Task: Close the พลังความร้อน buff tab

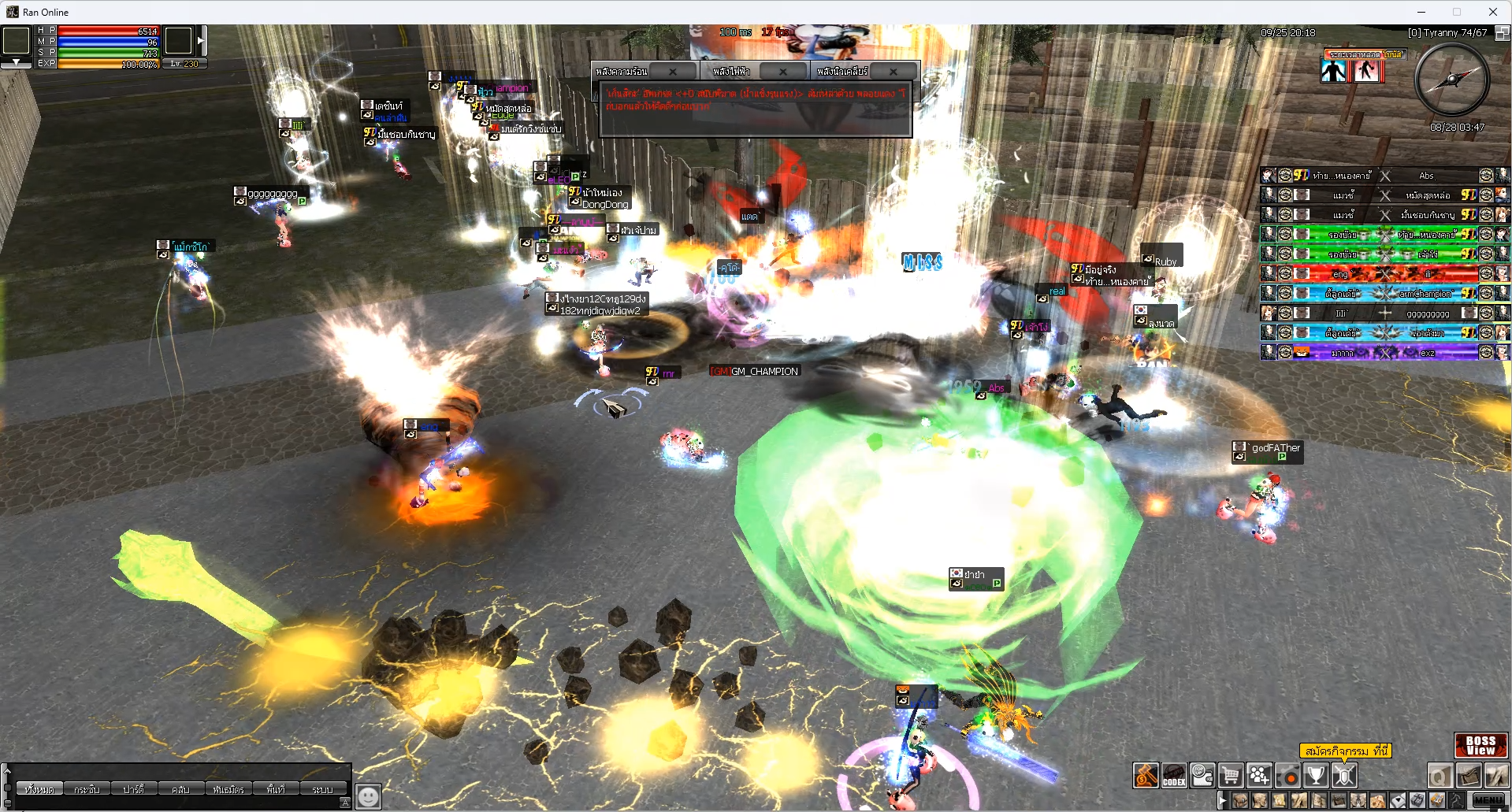Action: coord(673,72)
